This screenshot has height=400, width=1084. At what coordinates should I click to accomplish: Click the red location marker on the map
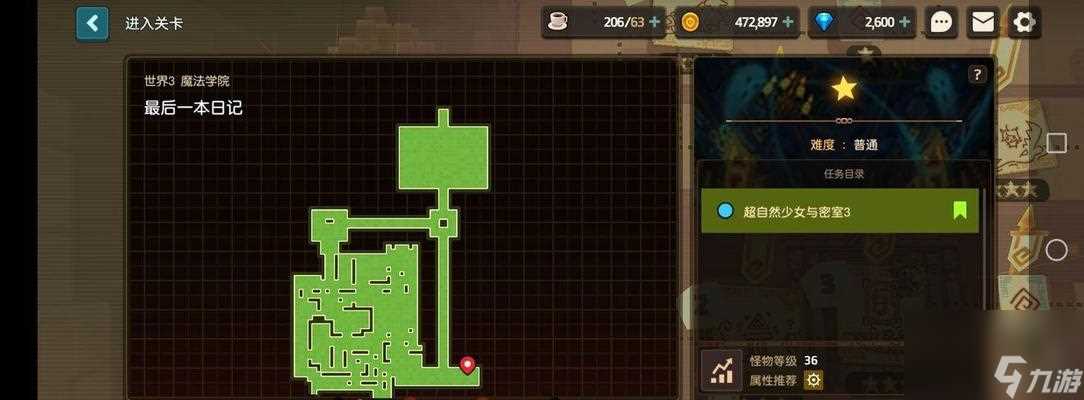click(x=467, y=365)
